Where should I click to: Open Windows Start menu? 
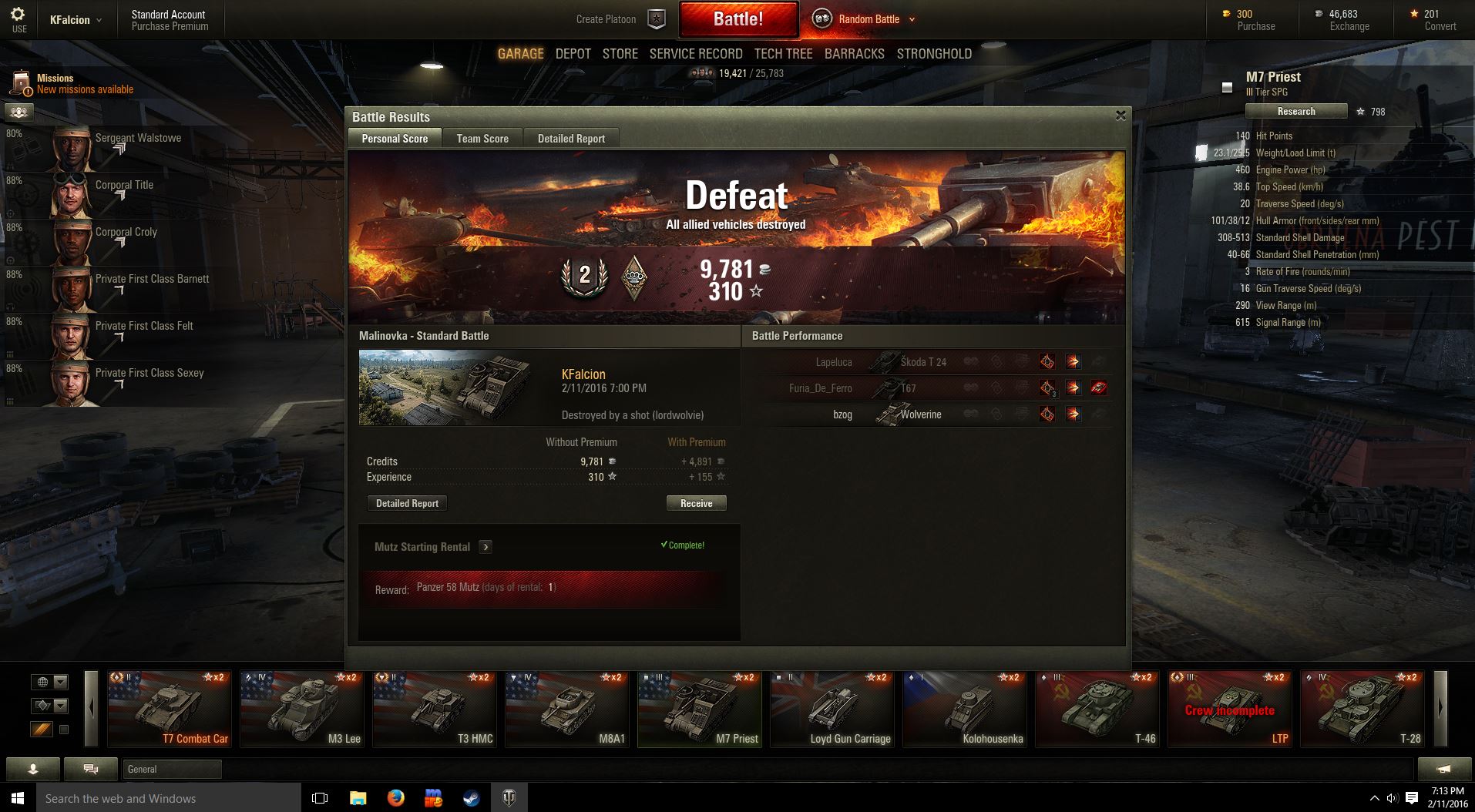[18, 798]
